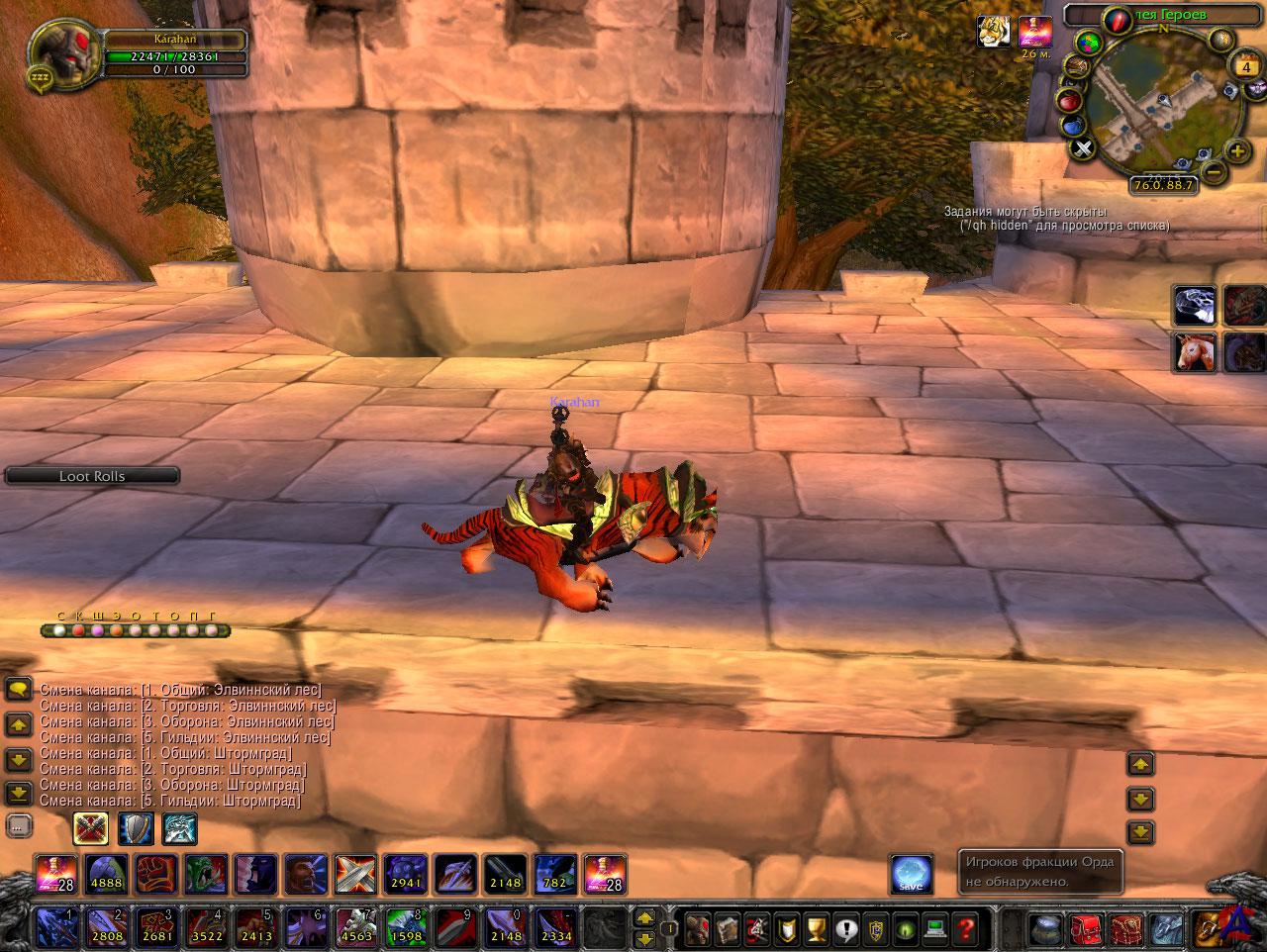Open the main menu computer icon
Screen dimensions: 1267x952
[x=936, y=929]
